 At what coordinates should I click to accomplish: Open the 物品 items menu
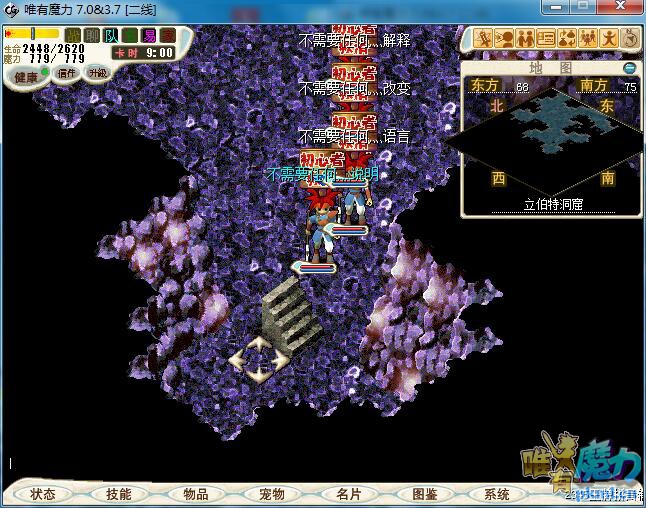pos(196,494)
